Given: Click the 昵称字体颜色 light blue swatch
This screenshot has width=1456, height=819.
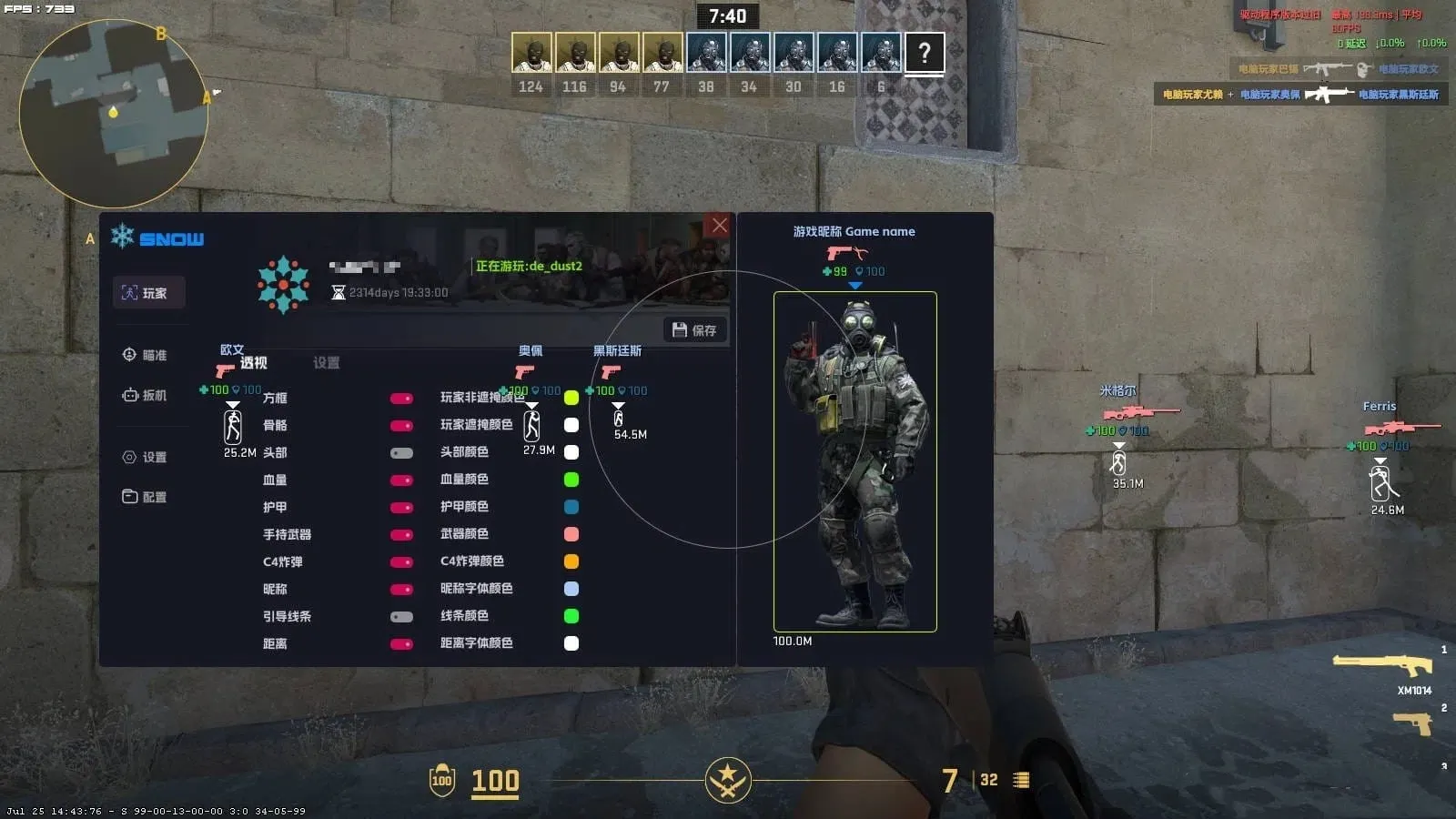Looking at the screenshot, I should 571,589.
